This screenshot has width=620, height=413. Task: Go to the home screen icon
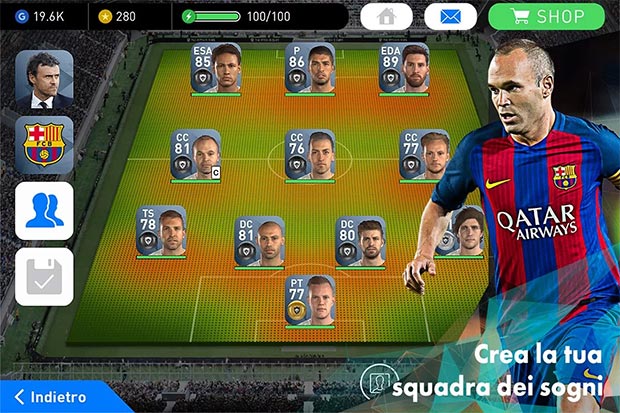[386, 16]
